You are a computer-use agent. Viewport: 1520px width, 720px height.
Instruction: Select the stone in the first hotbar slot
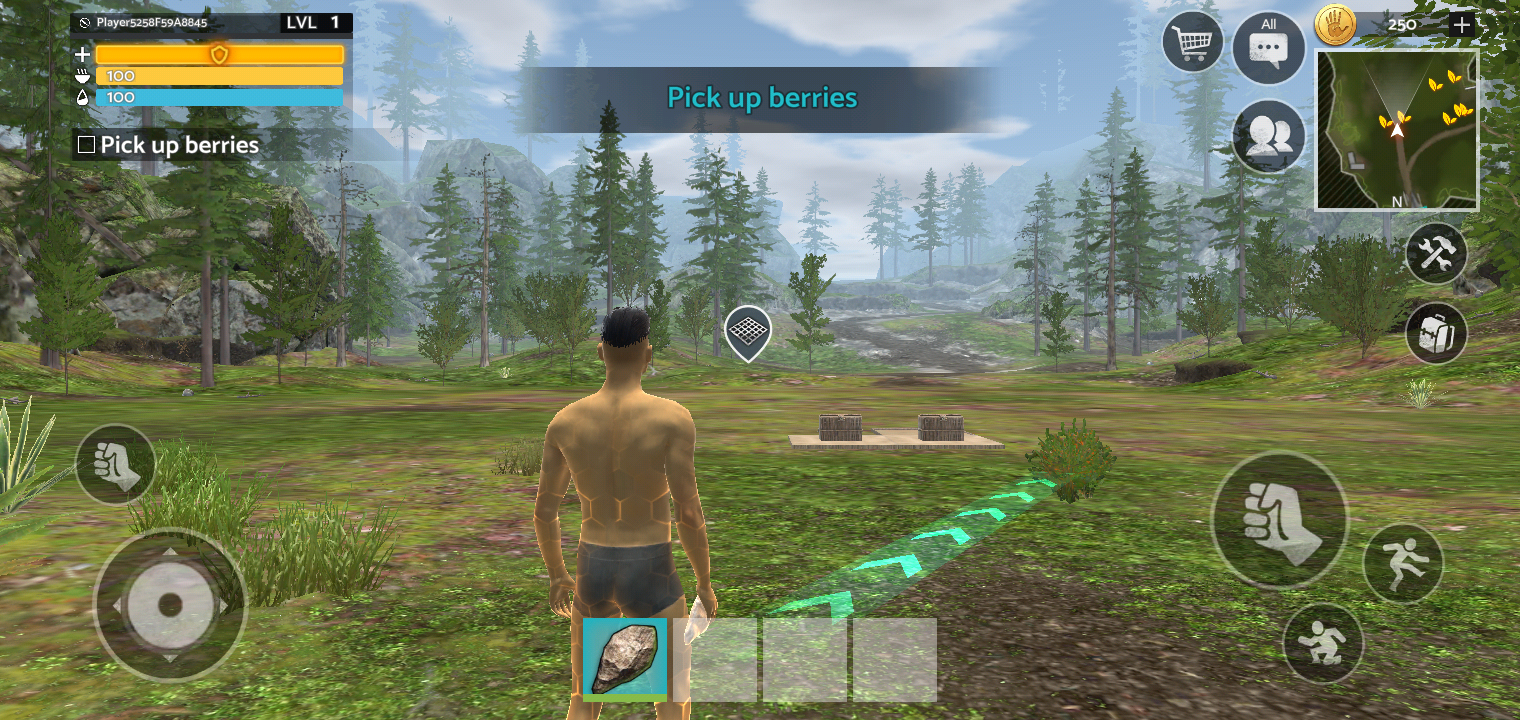pos(626,657)
